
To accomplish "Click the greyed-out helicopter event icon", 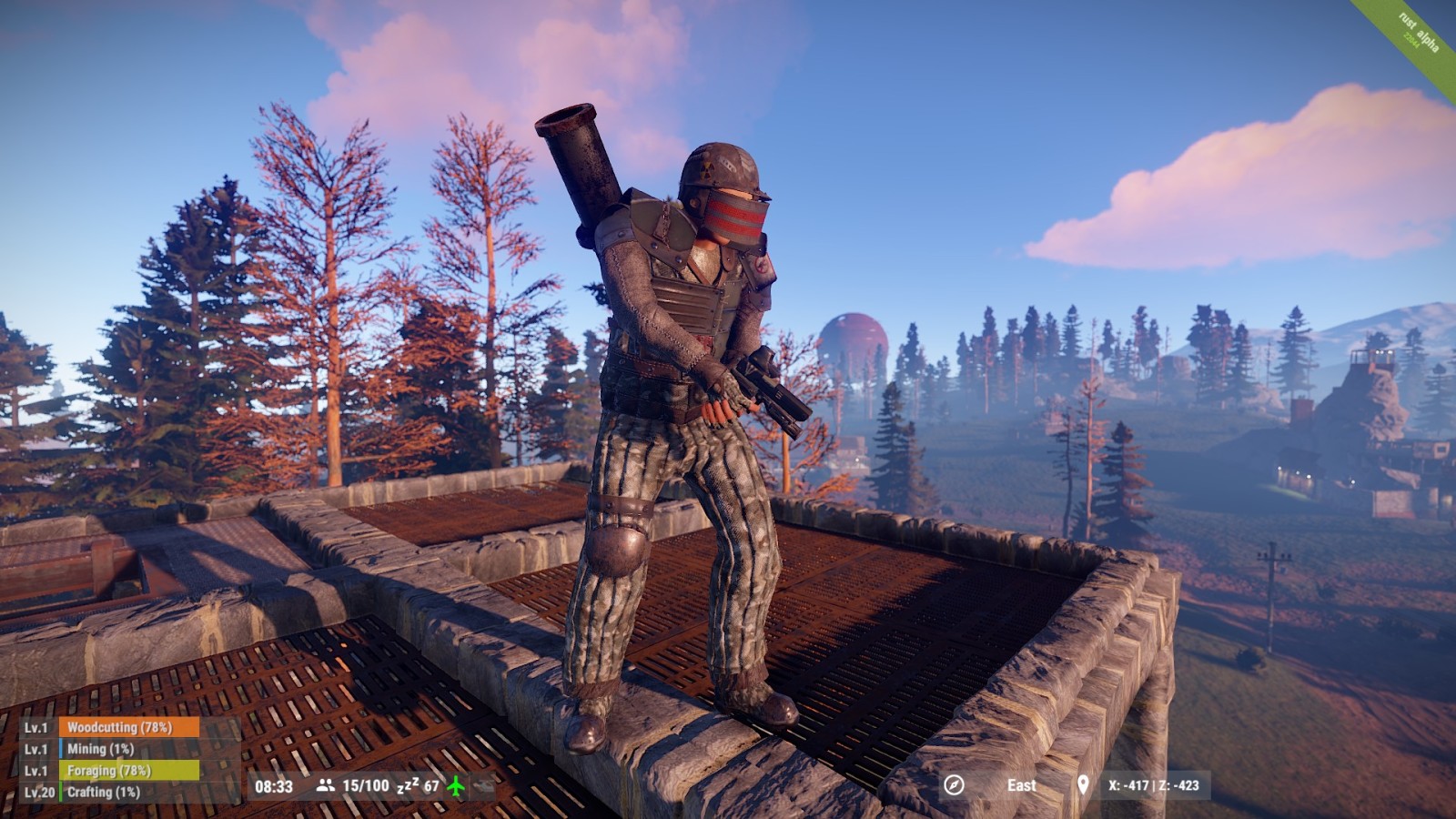I will (482, 785).
